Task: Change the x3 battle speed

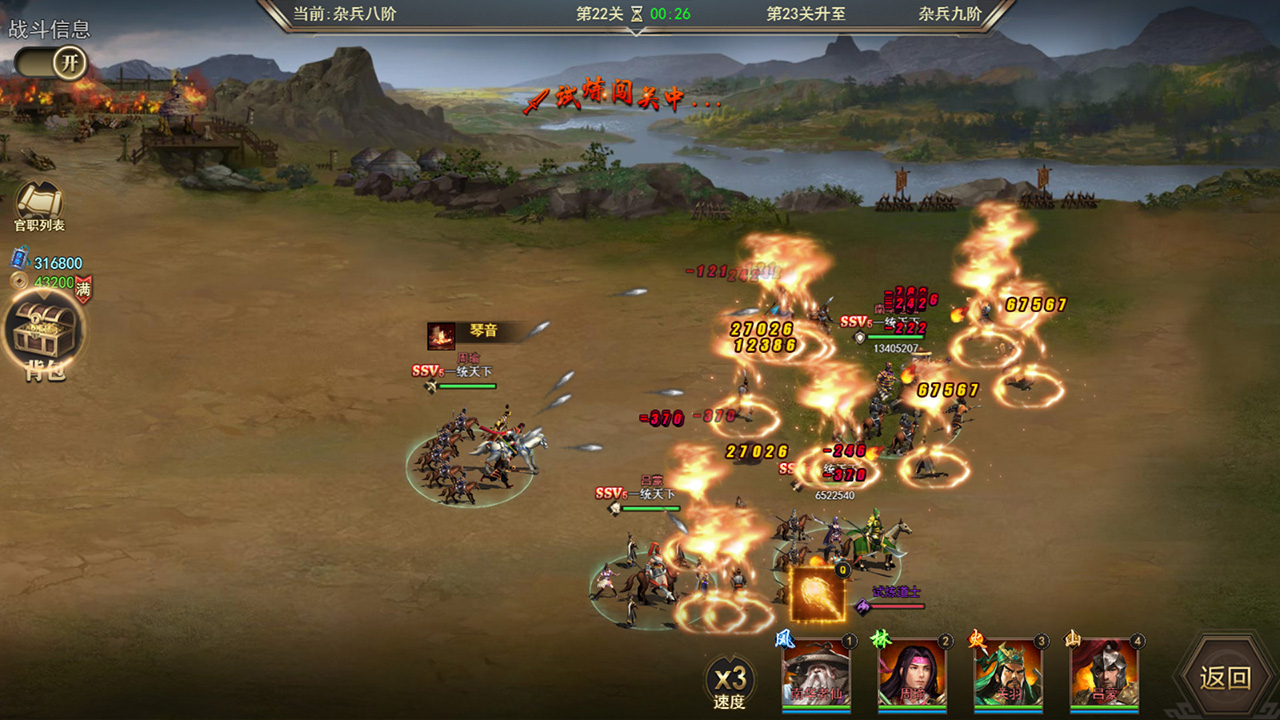Action: (x=729, y=682)
